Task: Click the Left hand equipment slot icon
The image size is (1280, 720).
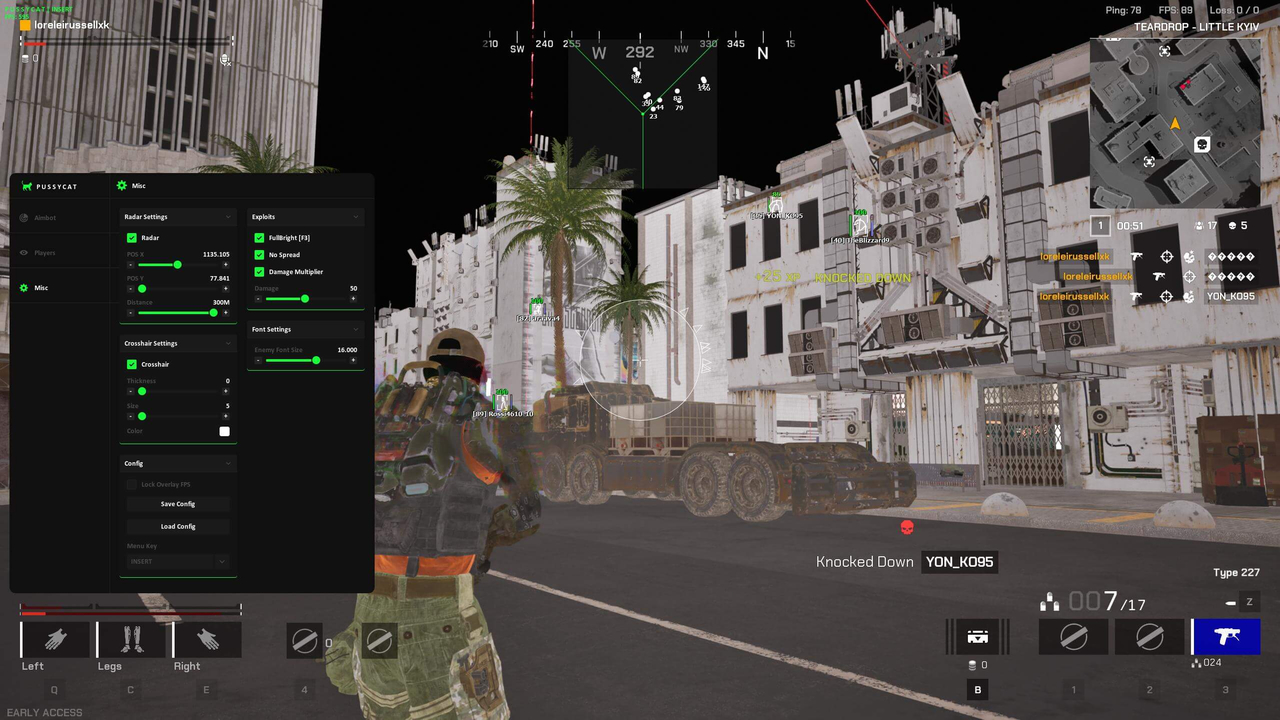Action: click(55, 640)
